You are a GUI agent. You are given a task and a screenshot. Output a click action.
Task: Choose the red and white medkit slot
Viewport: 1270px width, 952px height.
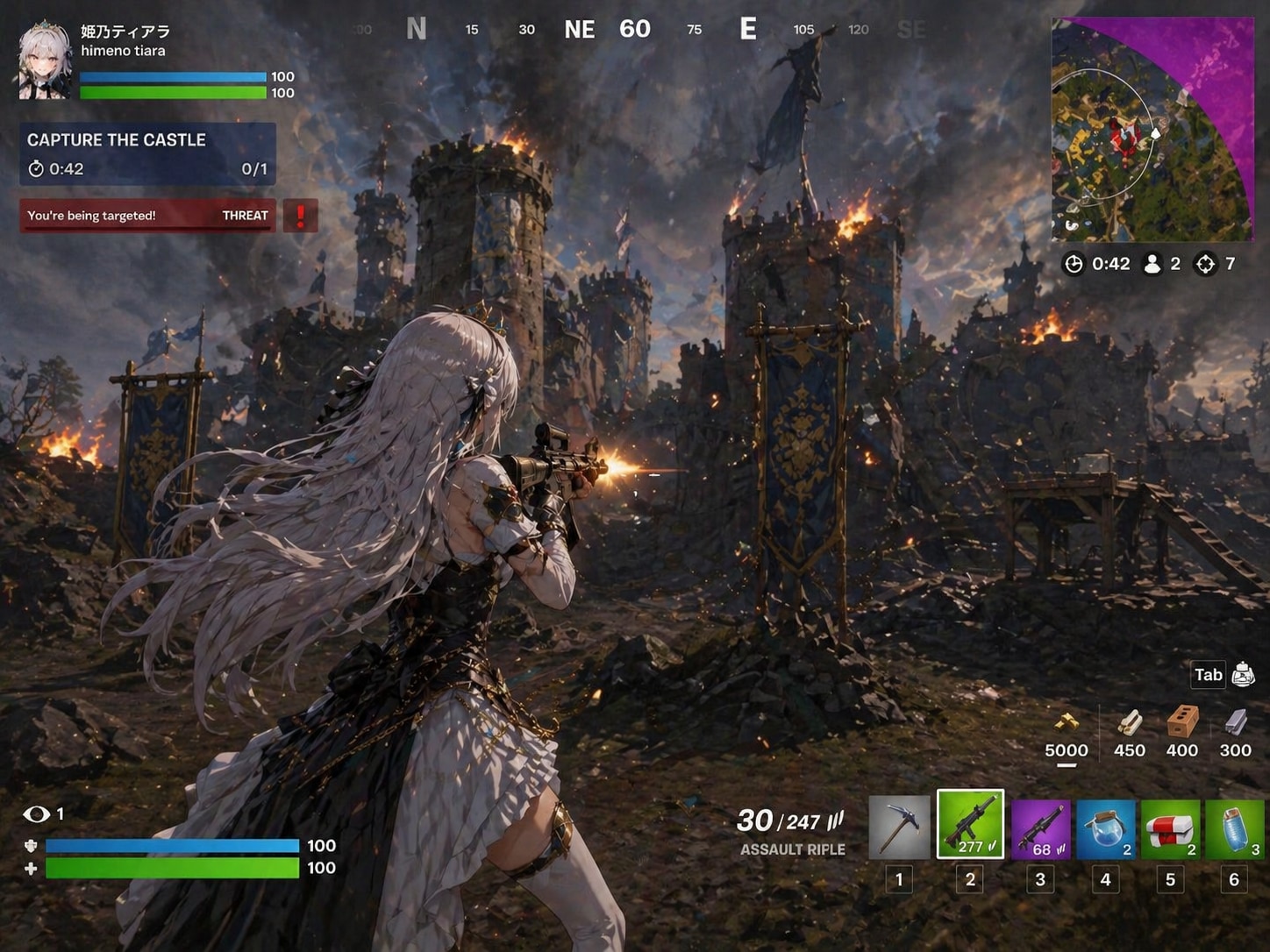tap(1170, 828)
